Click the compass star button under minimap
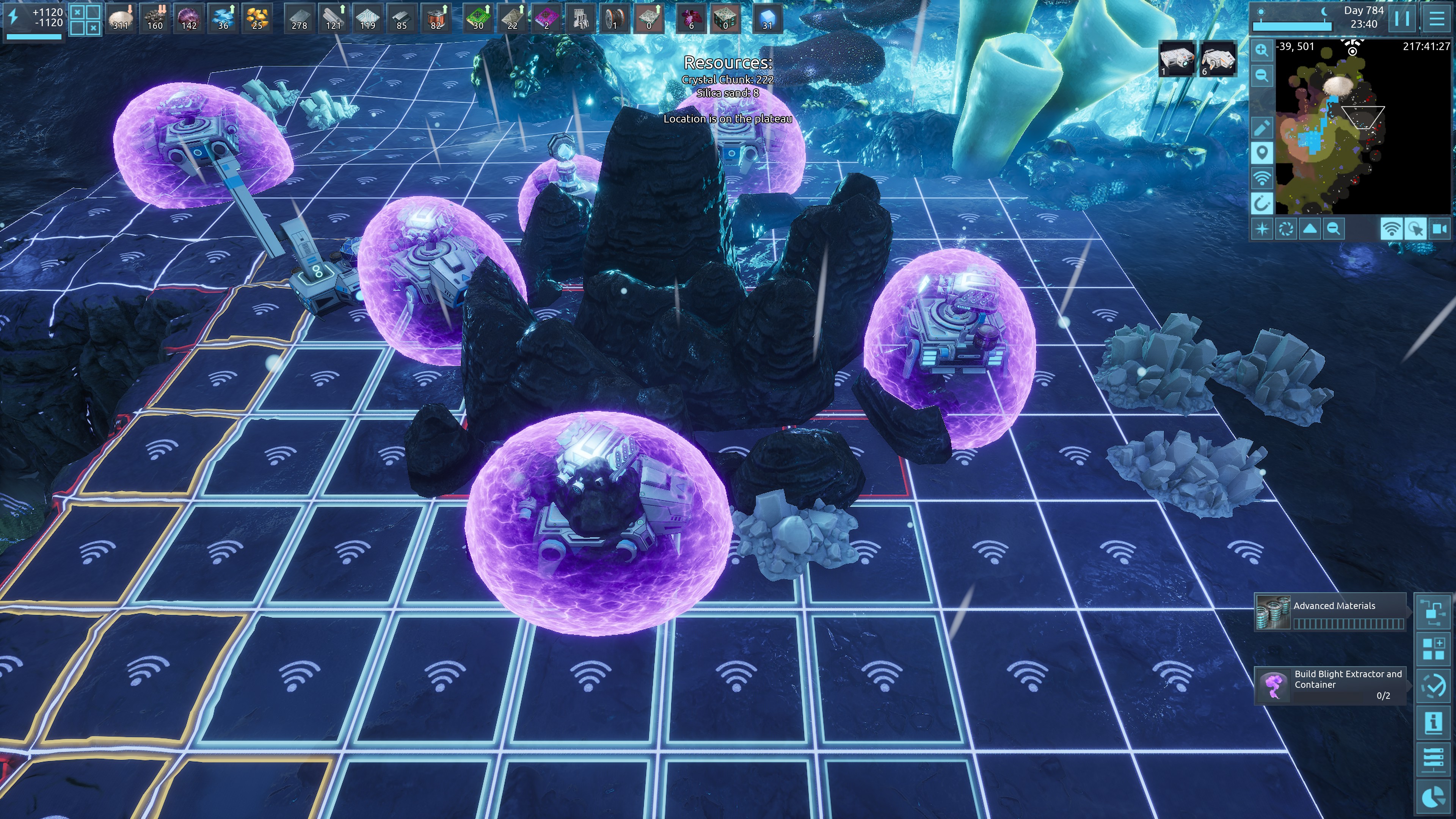The width and height of the screenshot is (1456, 819). click(1261, 229)
